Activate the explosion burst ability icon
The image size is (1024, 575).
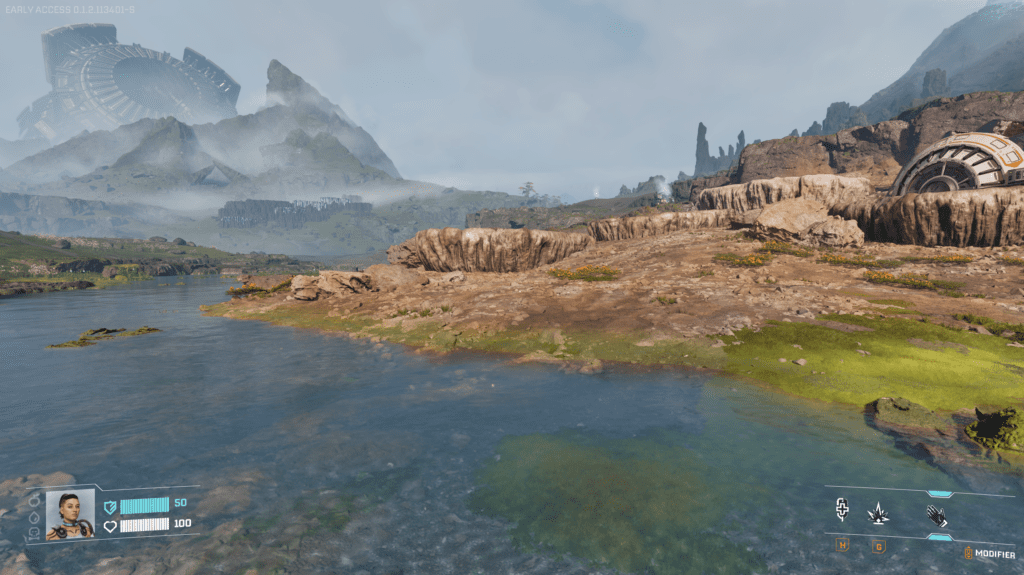pos(878,513)
